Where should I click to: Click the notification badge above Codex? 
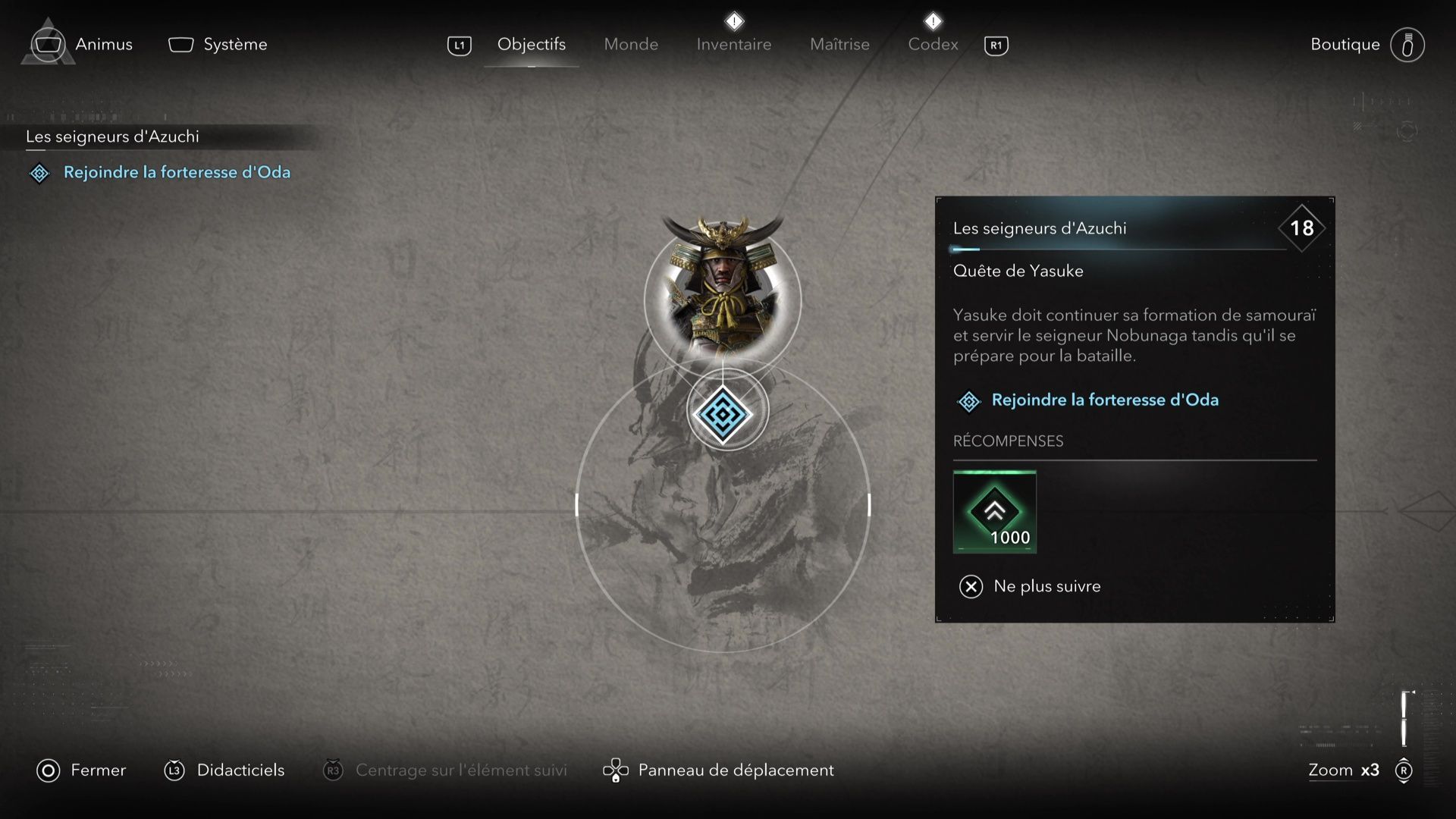(933, 20)
